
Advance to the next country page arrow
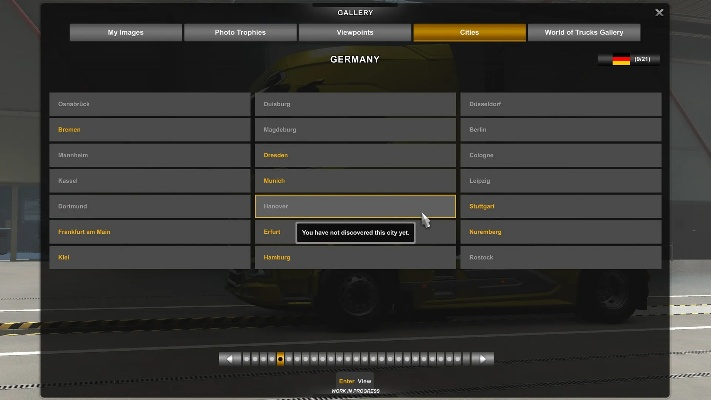pos(483,358)
